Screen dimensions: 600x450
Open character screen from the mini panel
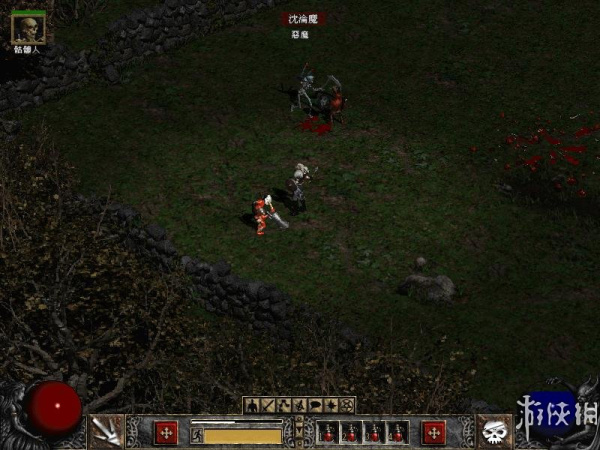pos(252,405)
